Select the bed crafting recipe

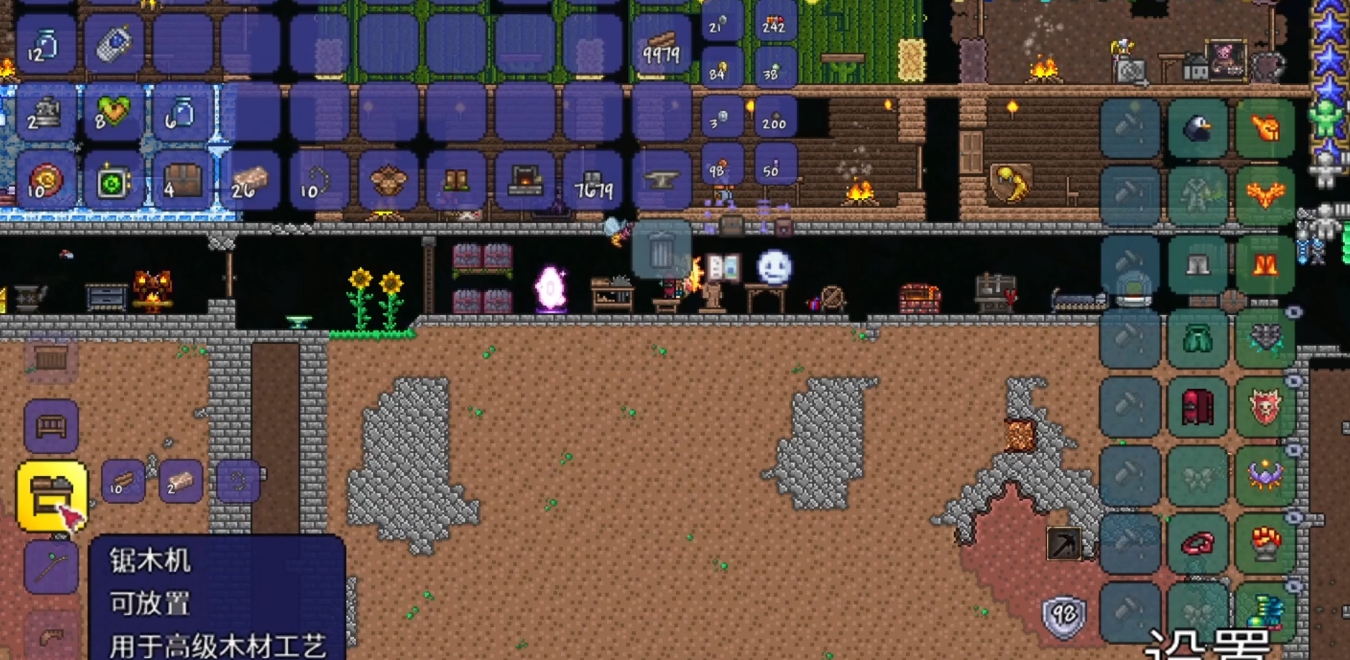51,425
